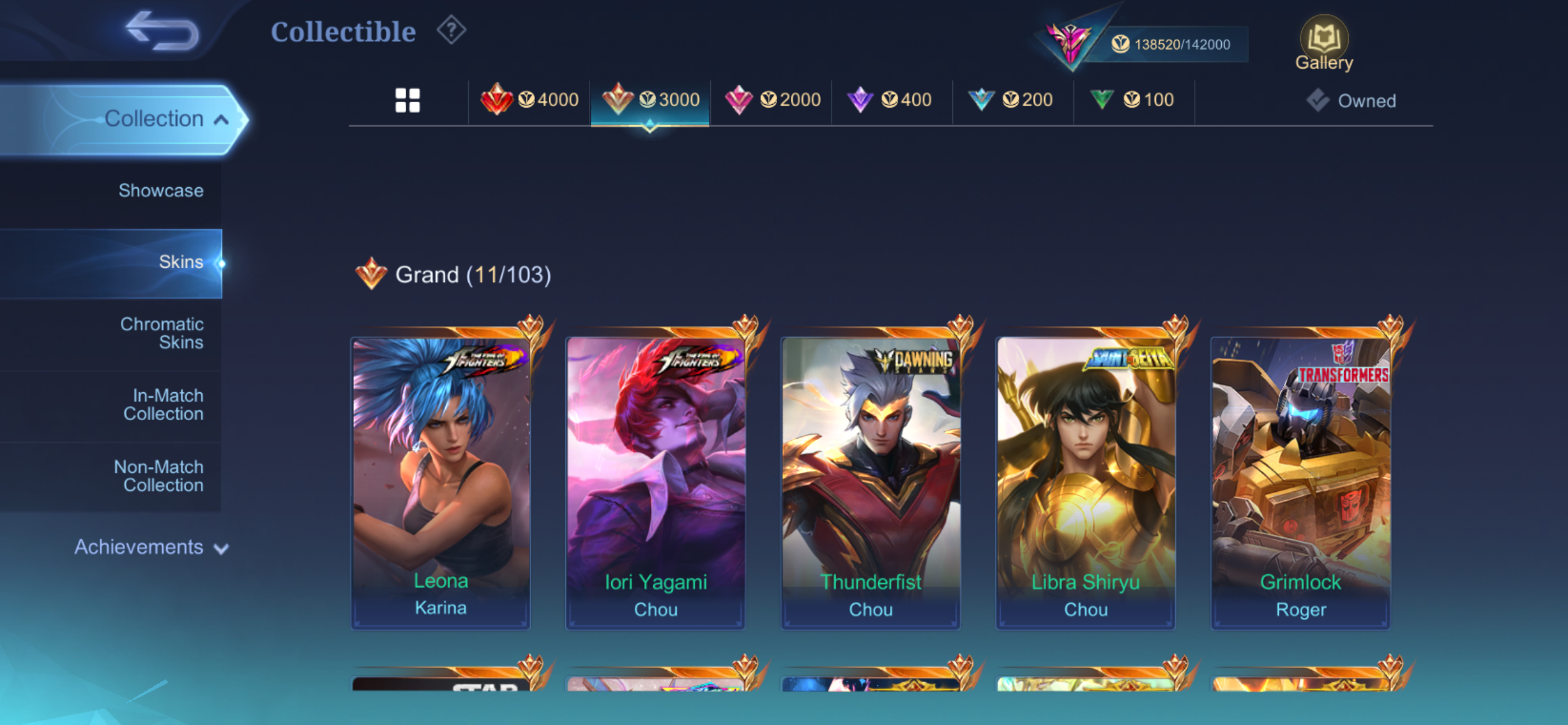Viewport: 1568px width, 725px height.
Task: Show all skin tiers grid view
Action: click(x=407, y=100)
